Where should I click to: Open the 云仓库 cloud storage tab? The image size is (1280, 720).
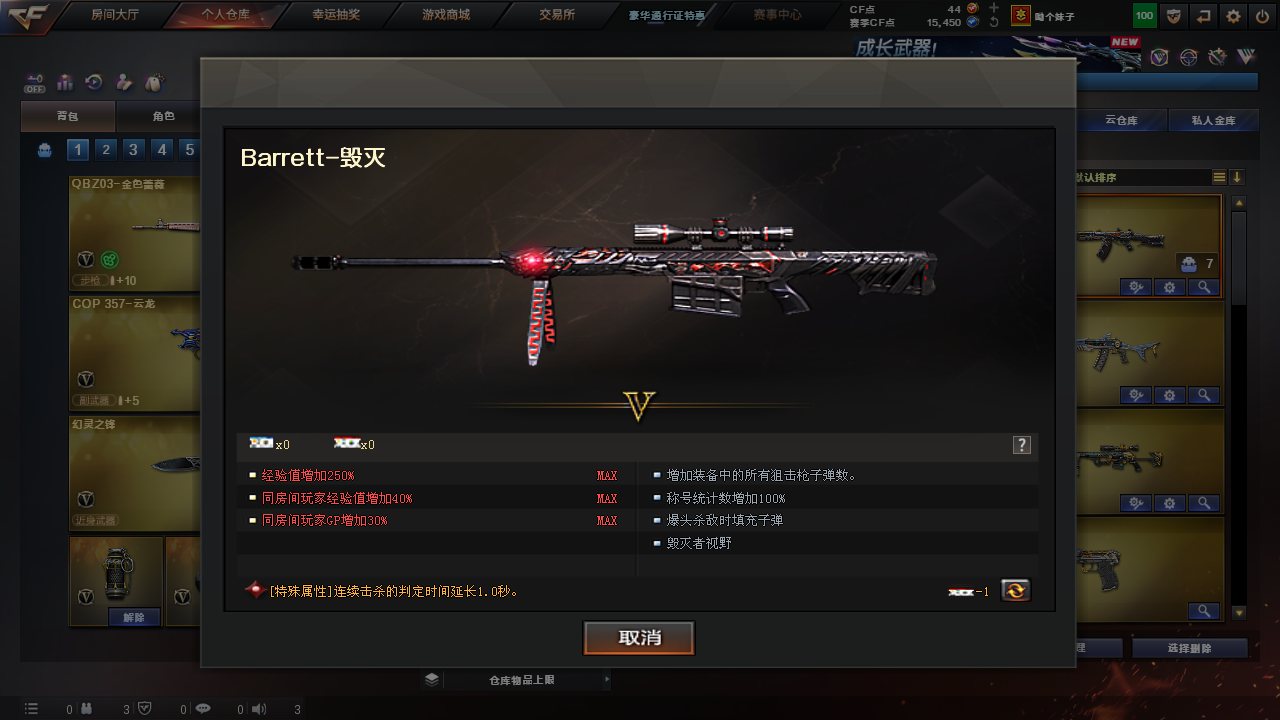[x=1121, y=121]
